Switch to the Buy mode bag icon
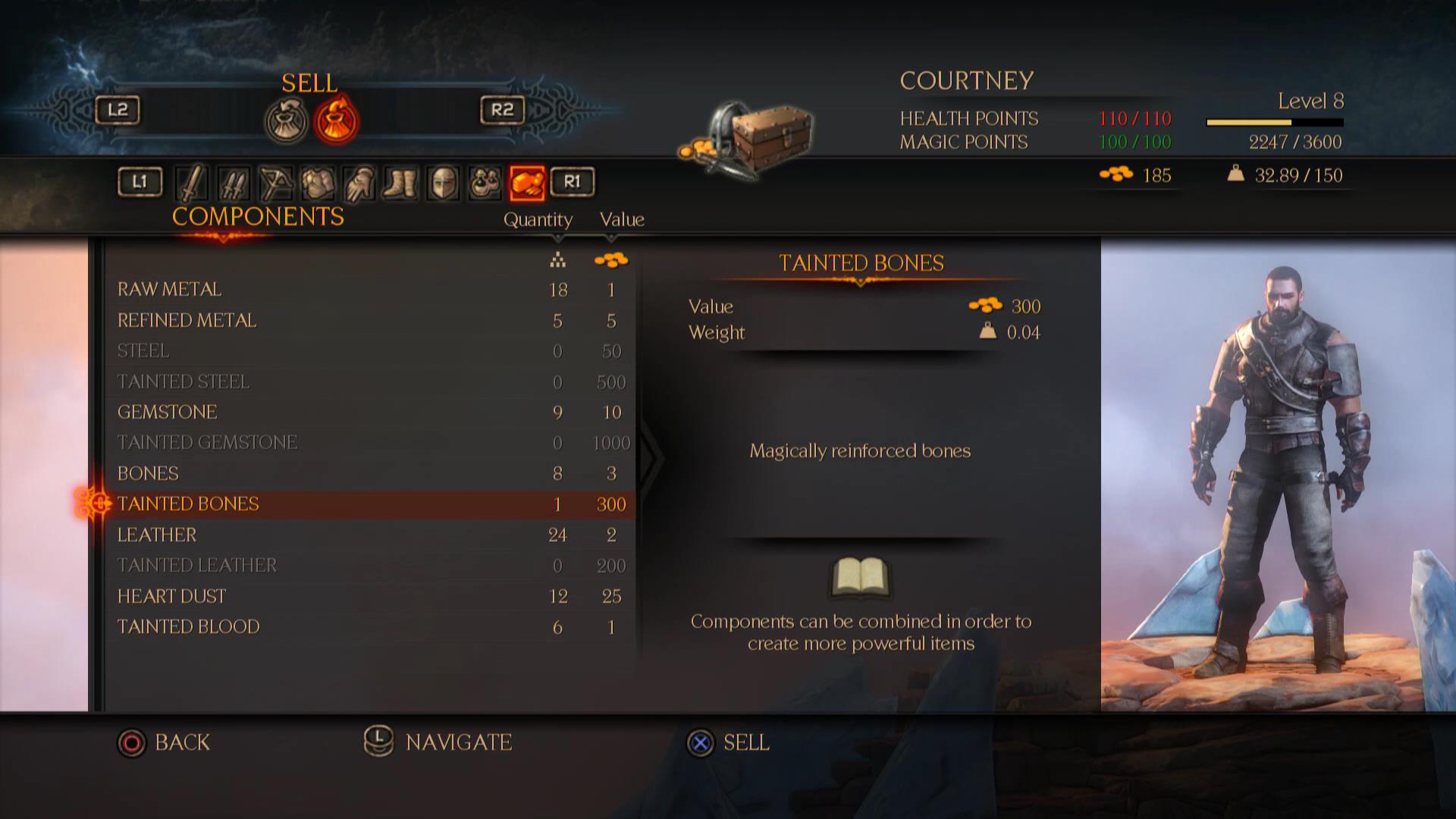This screenshot has width=1456, height=819. 287,121
